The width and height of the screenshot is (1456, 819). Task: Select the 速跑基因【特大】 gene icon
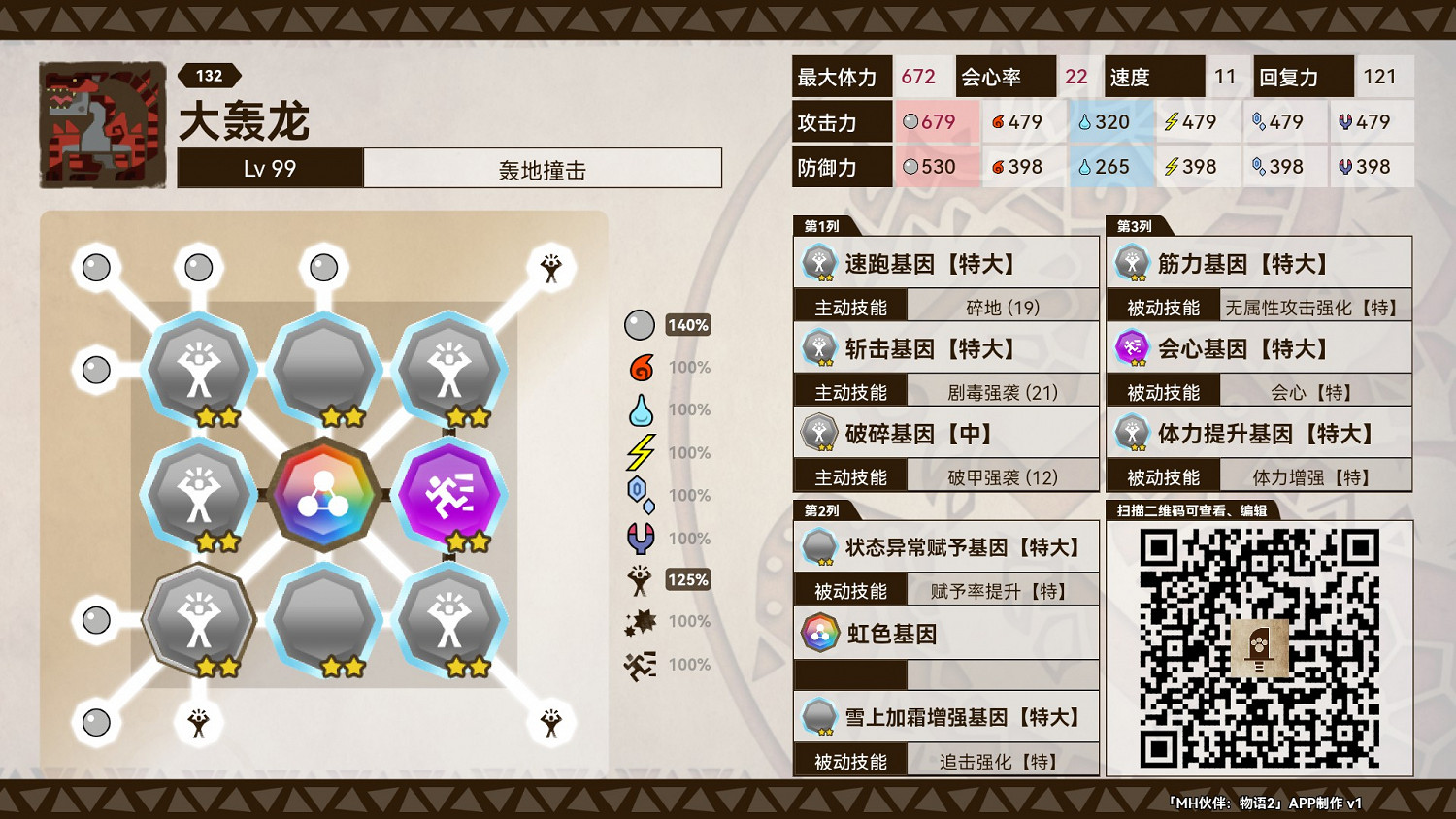tap(819, 263)
